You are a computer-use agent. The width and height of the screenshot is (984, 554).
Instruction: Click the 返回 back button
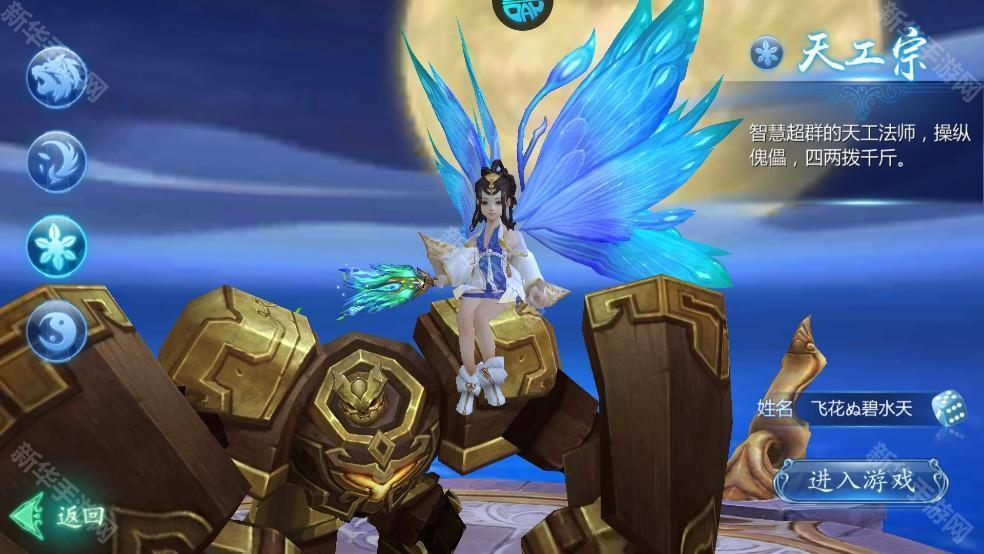(60, 516)
